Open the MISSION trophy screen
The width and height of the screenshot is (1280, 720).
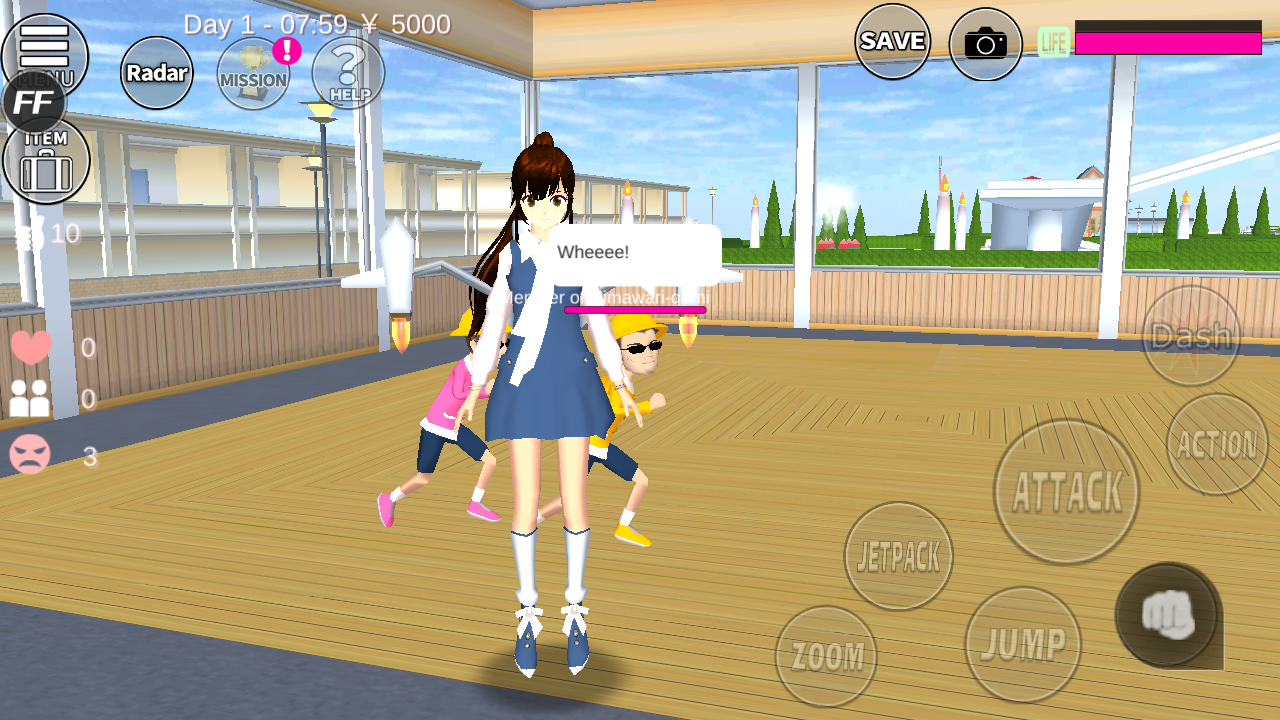(252, 75)
